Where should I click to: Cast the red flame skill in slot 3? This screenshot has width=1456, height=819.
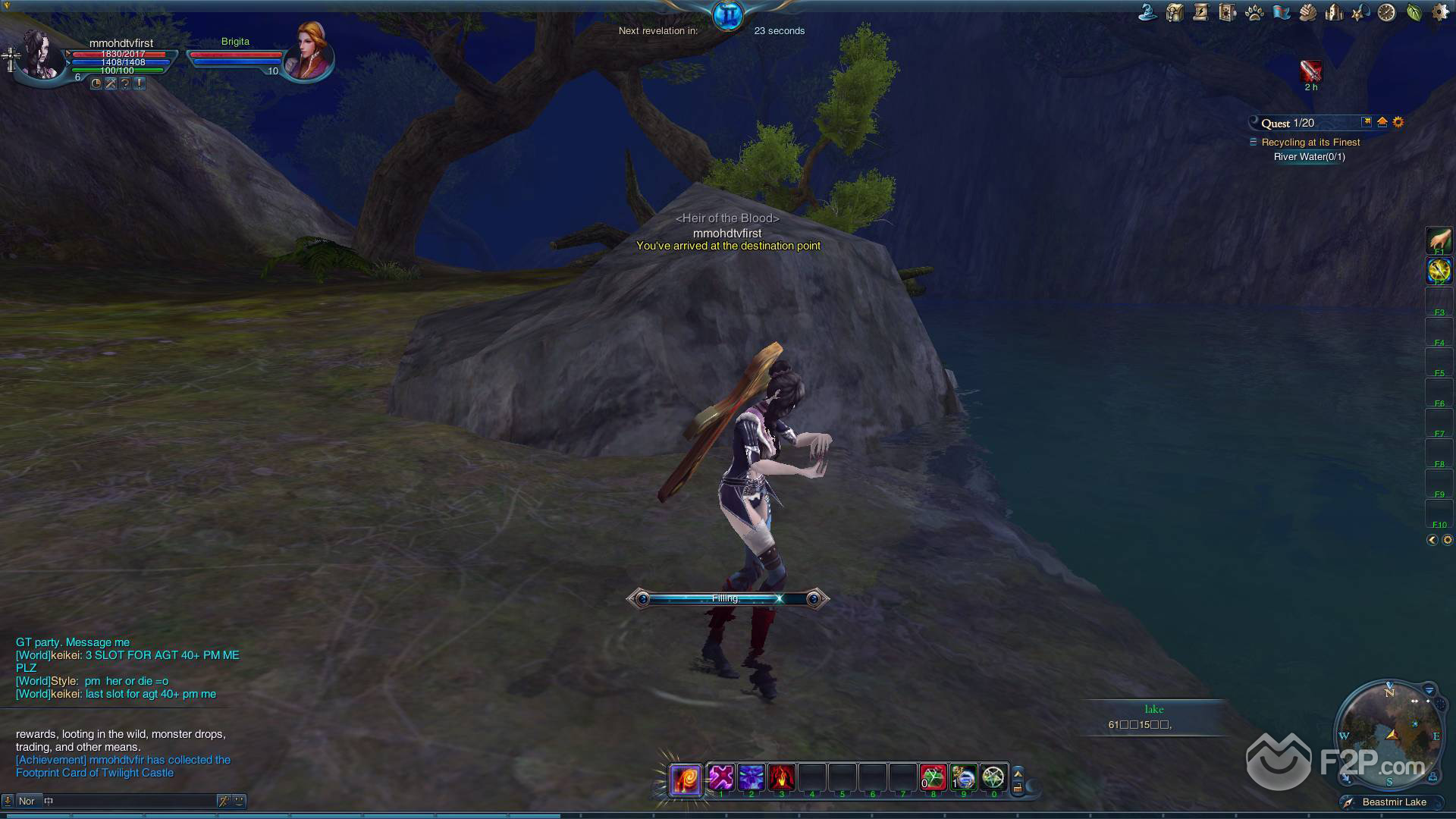(782, 777)
